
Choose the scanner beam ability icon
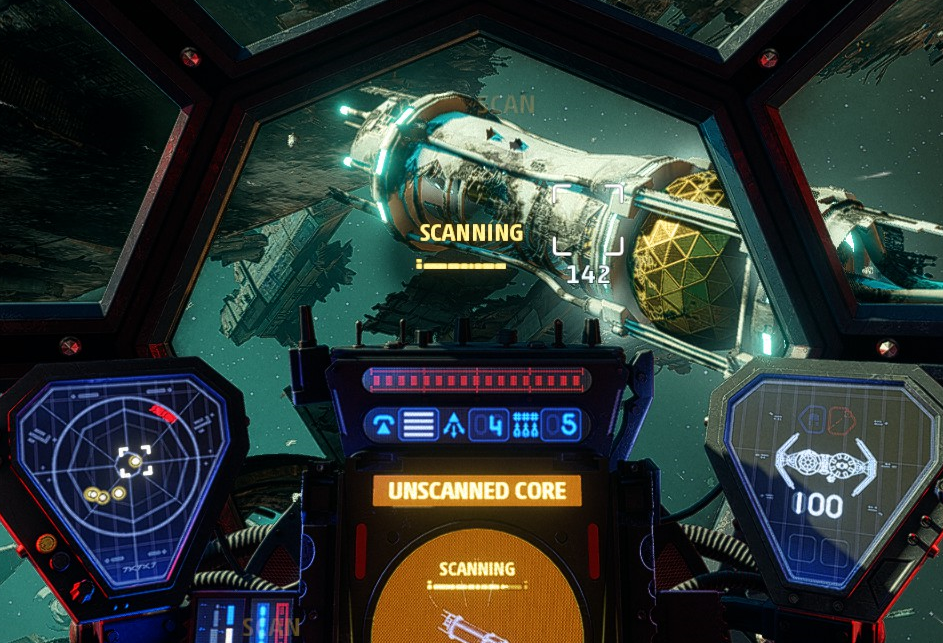[381, 425]
